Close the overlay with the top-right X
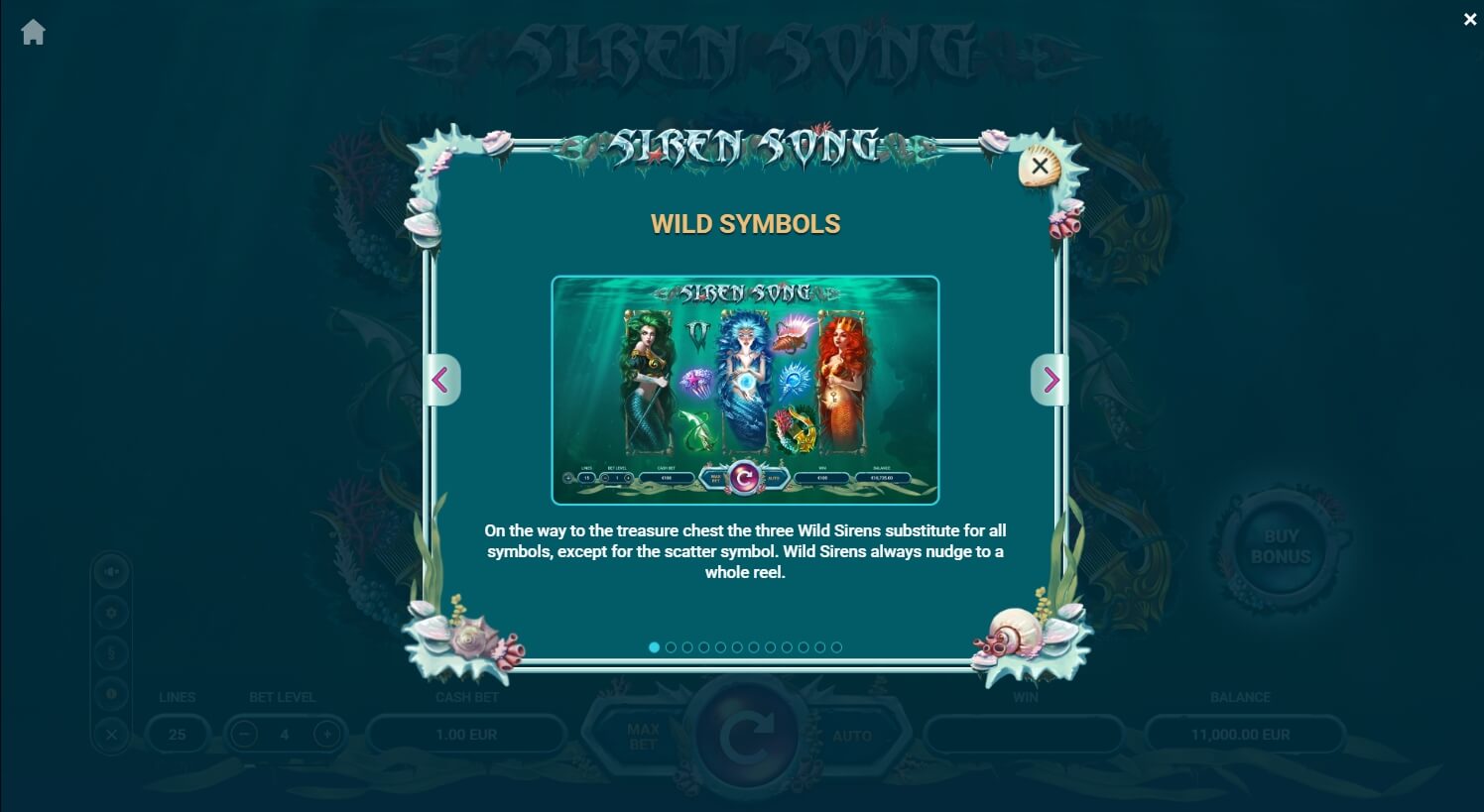The width and height of the screenshot is (1484, 812). click(1470, 19)
